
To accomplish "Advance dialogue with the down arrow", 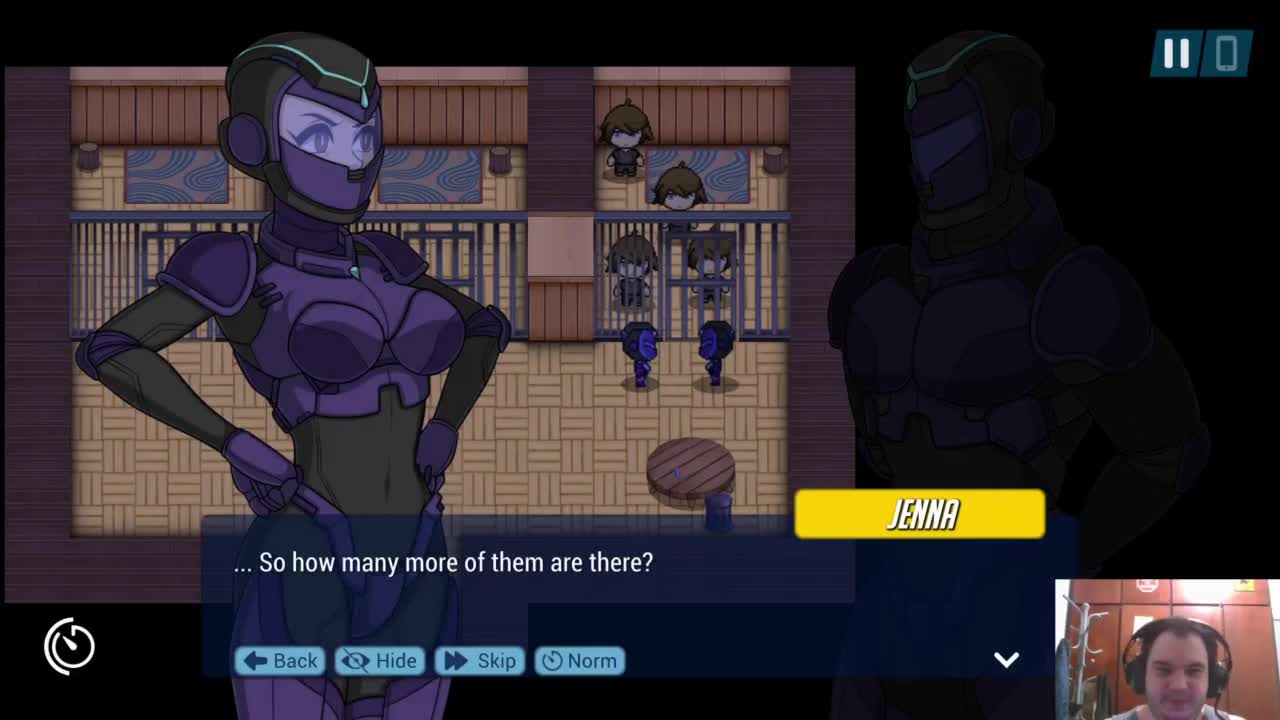I will point(1006,659).
